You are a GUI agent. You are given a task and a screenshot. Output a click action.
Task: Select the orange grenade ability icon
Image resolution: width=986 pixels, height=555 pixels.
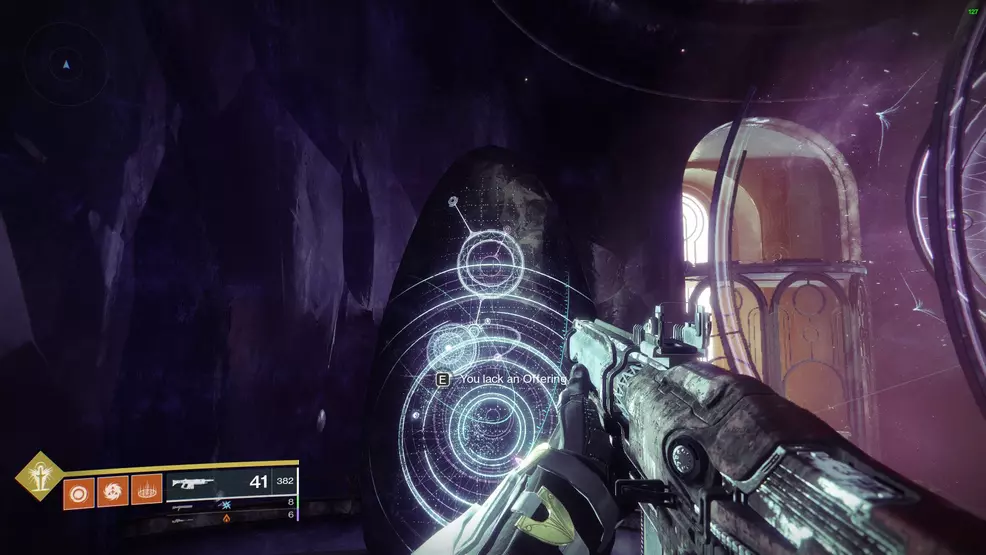80,491
